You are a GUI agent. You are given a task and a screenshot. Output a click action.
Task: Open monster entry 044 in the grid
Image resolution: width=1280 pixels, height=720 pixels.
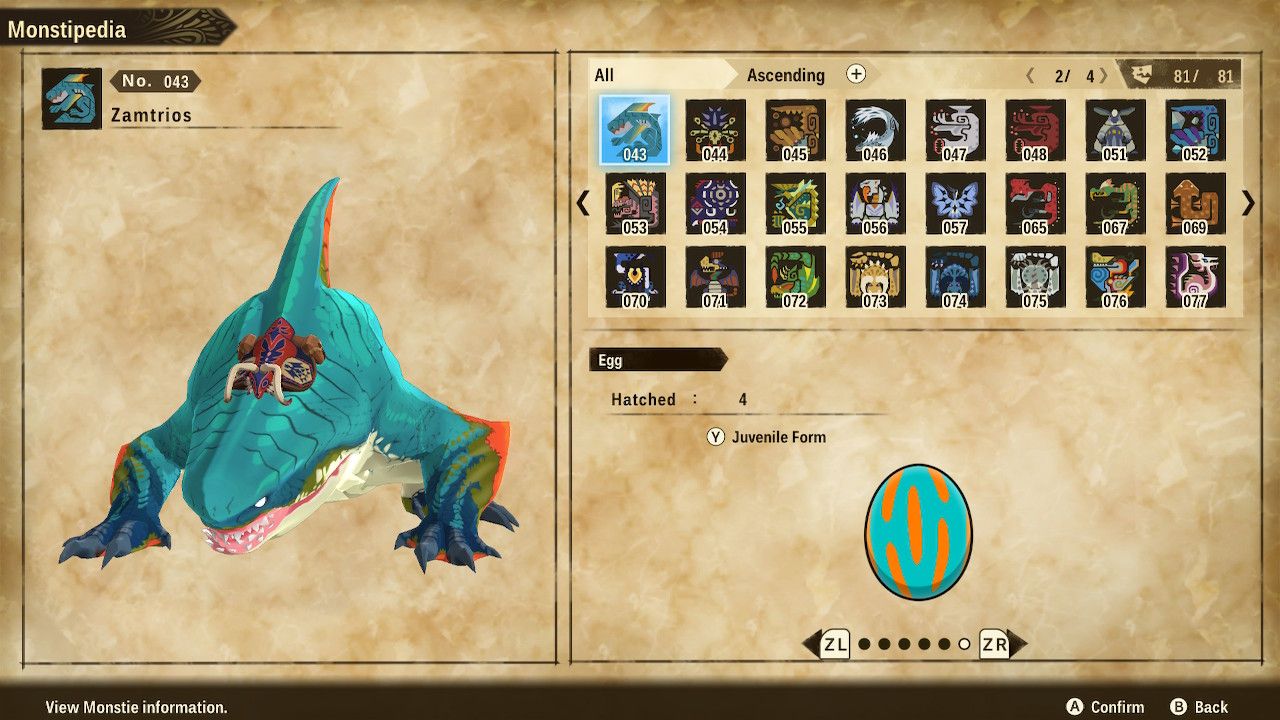click(x=716, y=130)
